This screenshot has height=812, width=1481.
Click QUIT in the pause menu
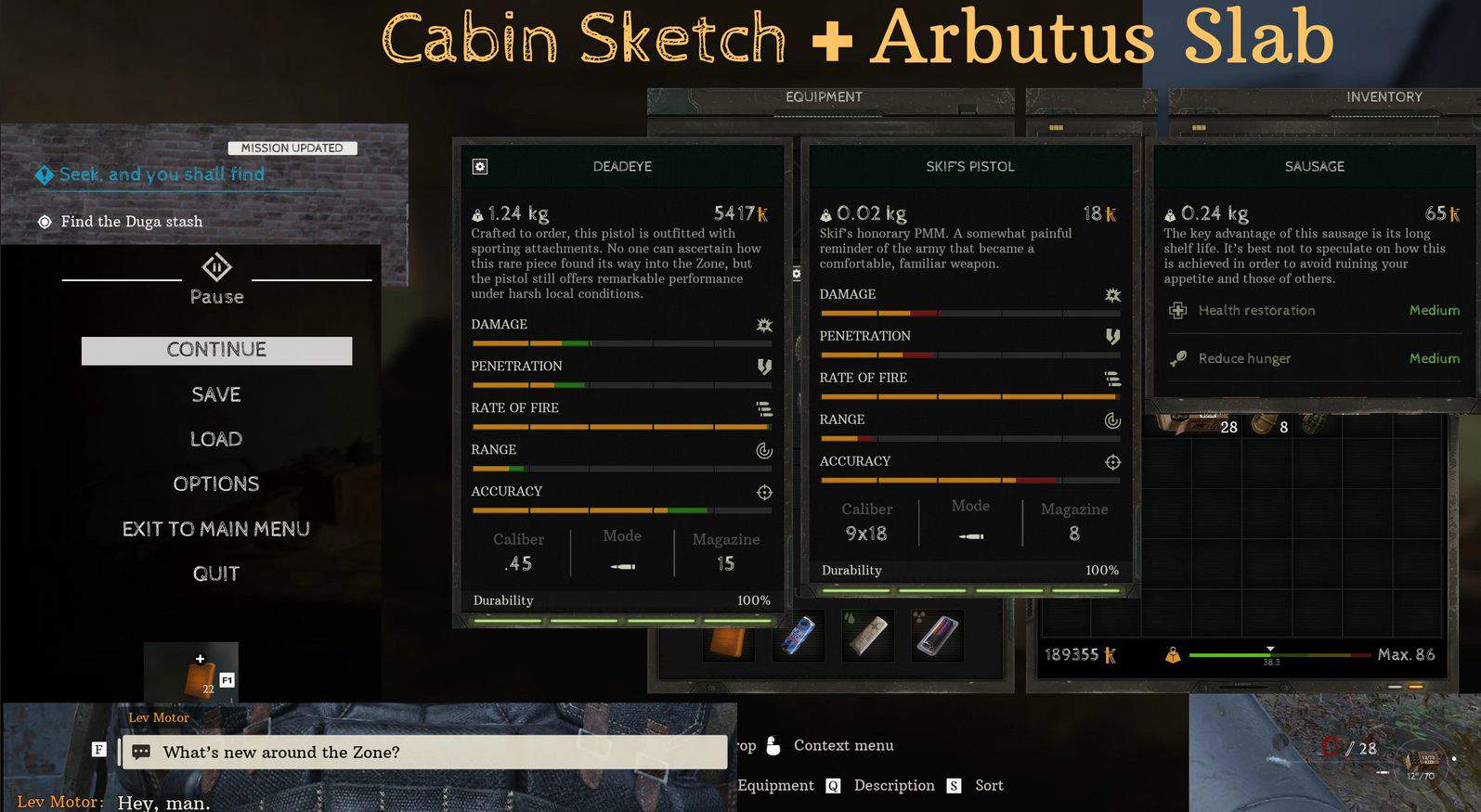click(216, 574)
